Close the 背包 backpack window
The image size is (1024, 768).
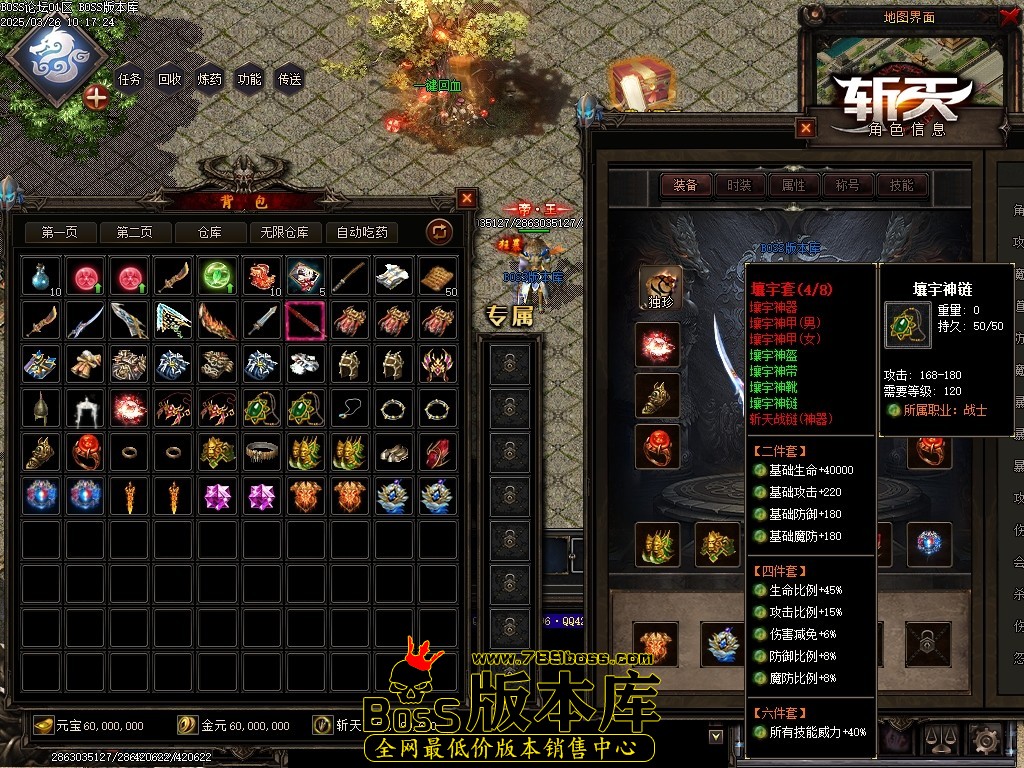coord(467,198)
